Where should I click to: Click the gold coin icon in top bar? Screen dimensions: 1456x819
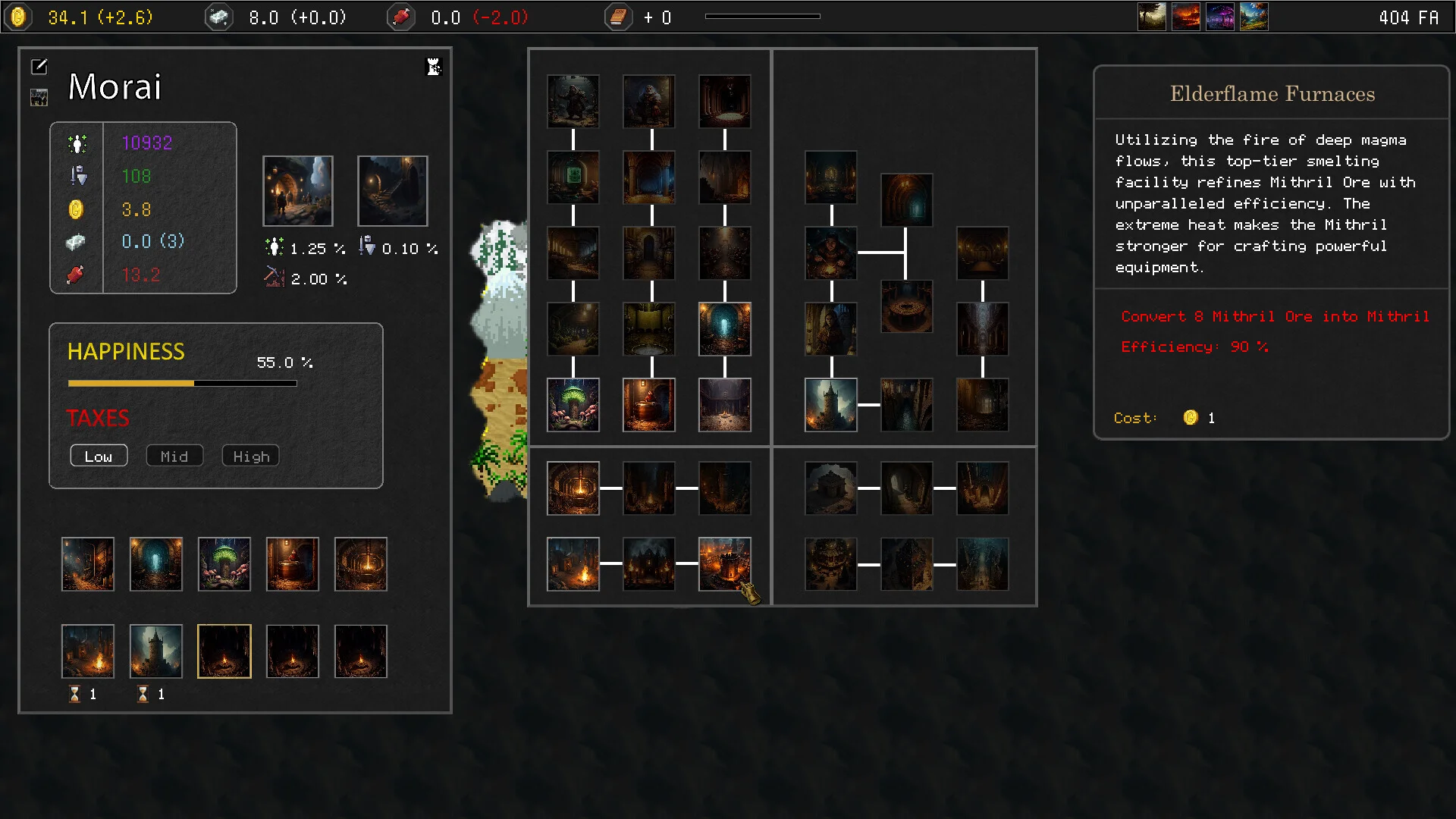[x=18, y=17]
